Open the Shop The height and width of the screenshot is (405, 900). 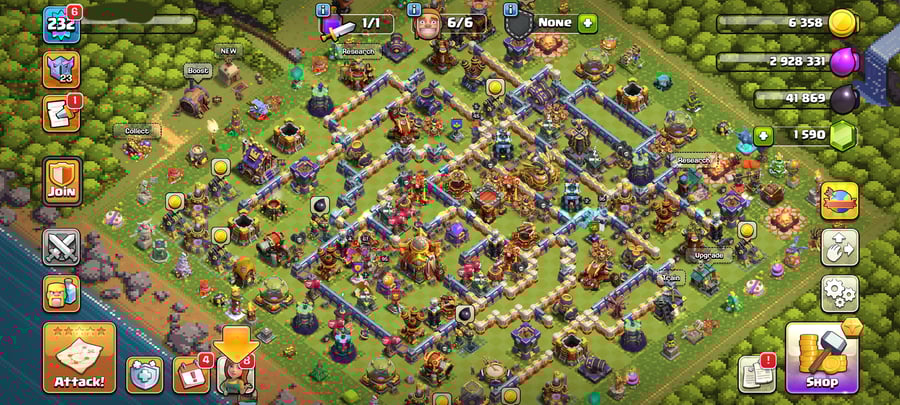822,357
